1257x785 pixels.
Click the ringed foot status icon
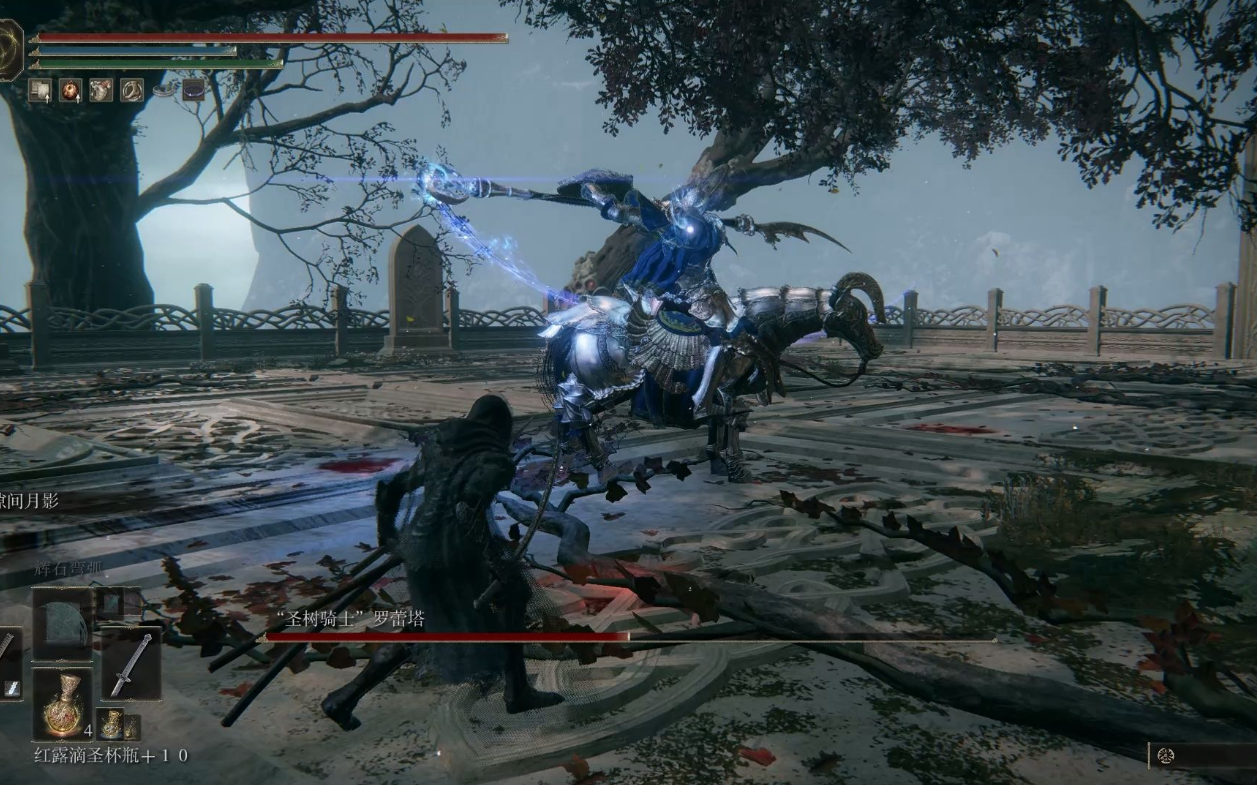click(132, 90)
